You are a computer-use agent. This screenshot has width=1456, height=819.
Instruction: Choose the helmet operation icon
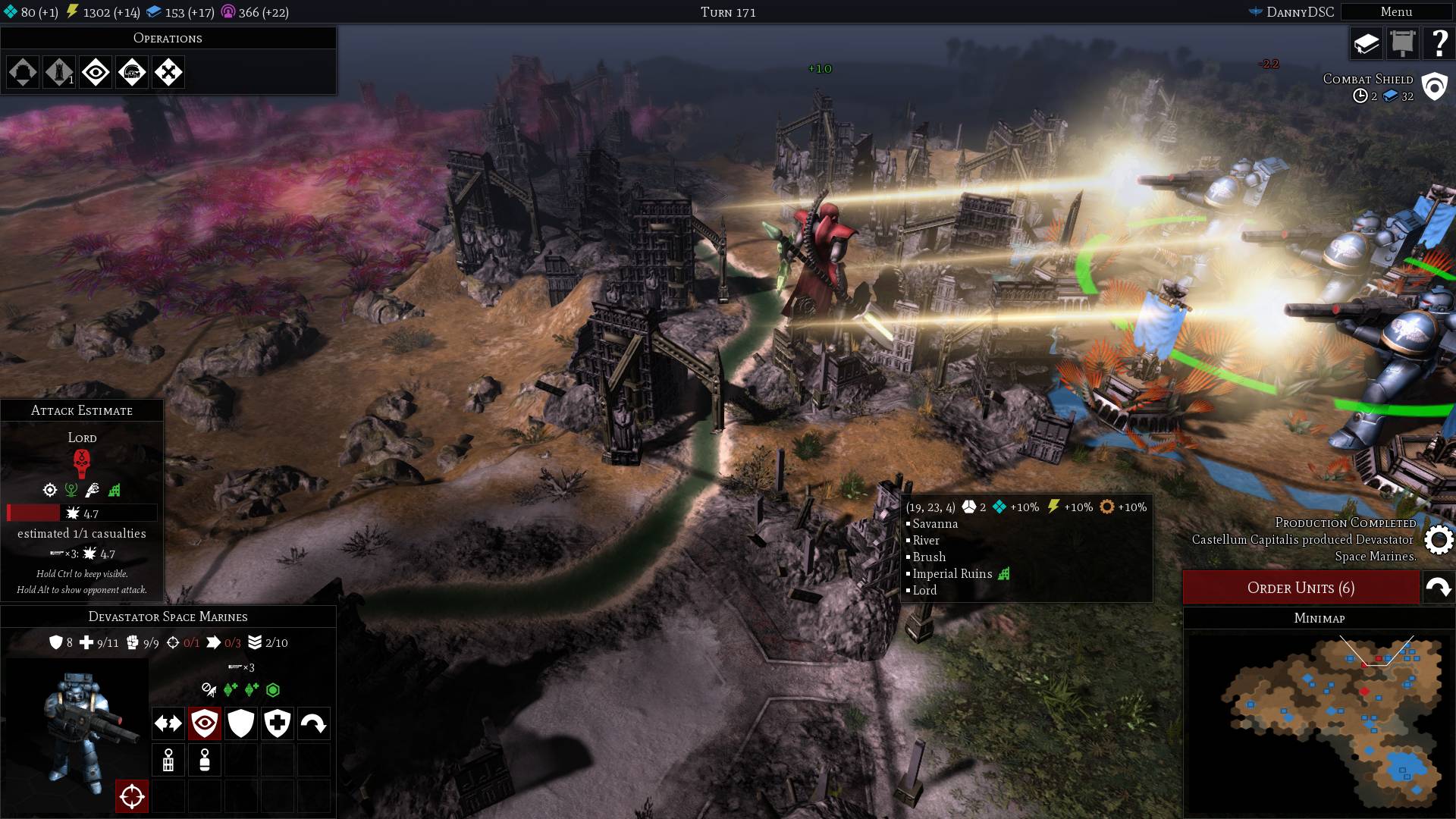(x=132, y=73)
